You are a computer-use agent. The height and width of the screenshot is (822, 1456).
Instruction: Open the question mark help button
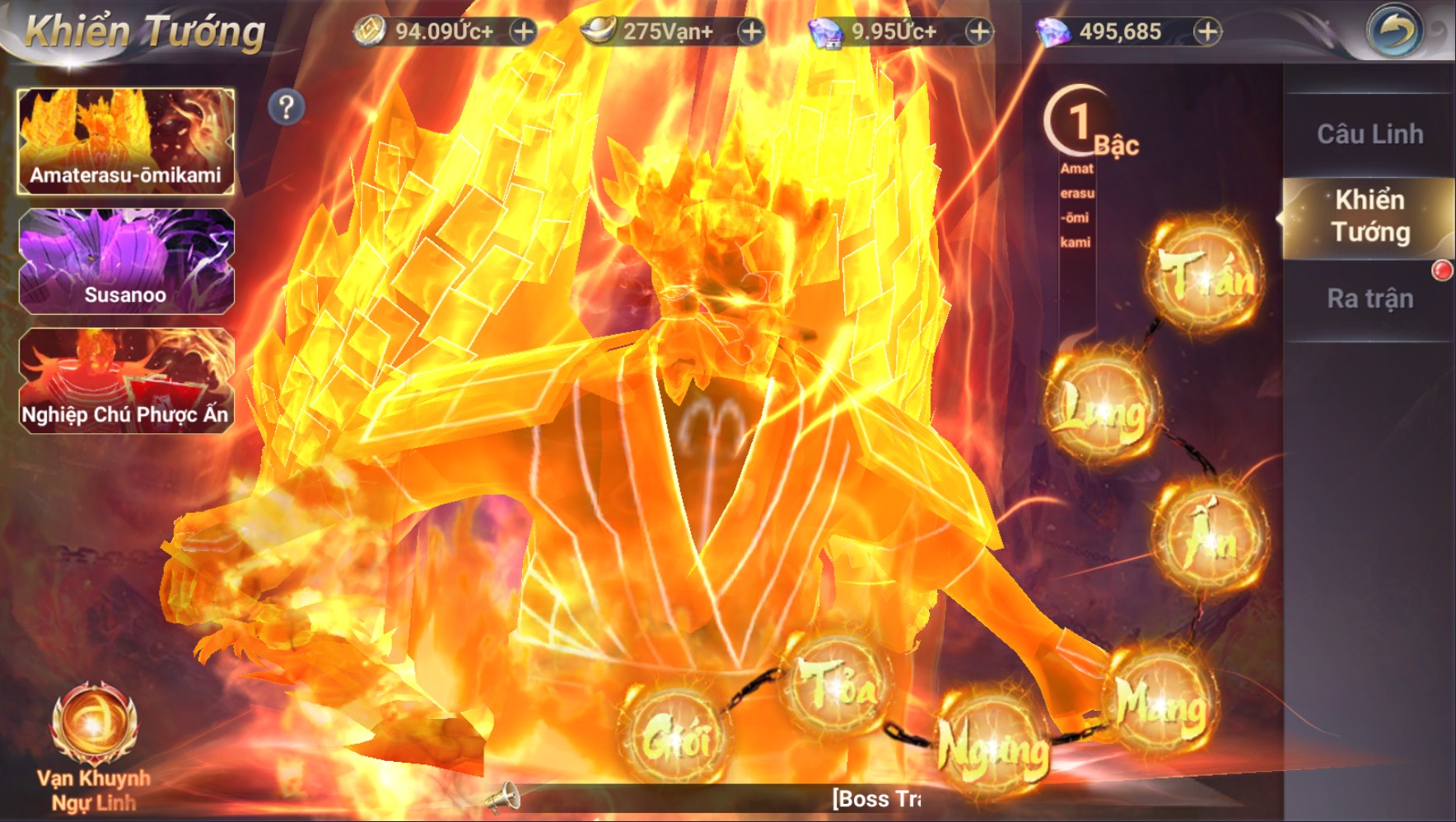pyautogui.click(x=286, y=107)
